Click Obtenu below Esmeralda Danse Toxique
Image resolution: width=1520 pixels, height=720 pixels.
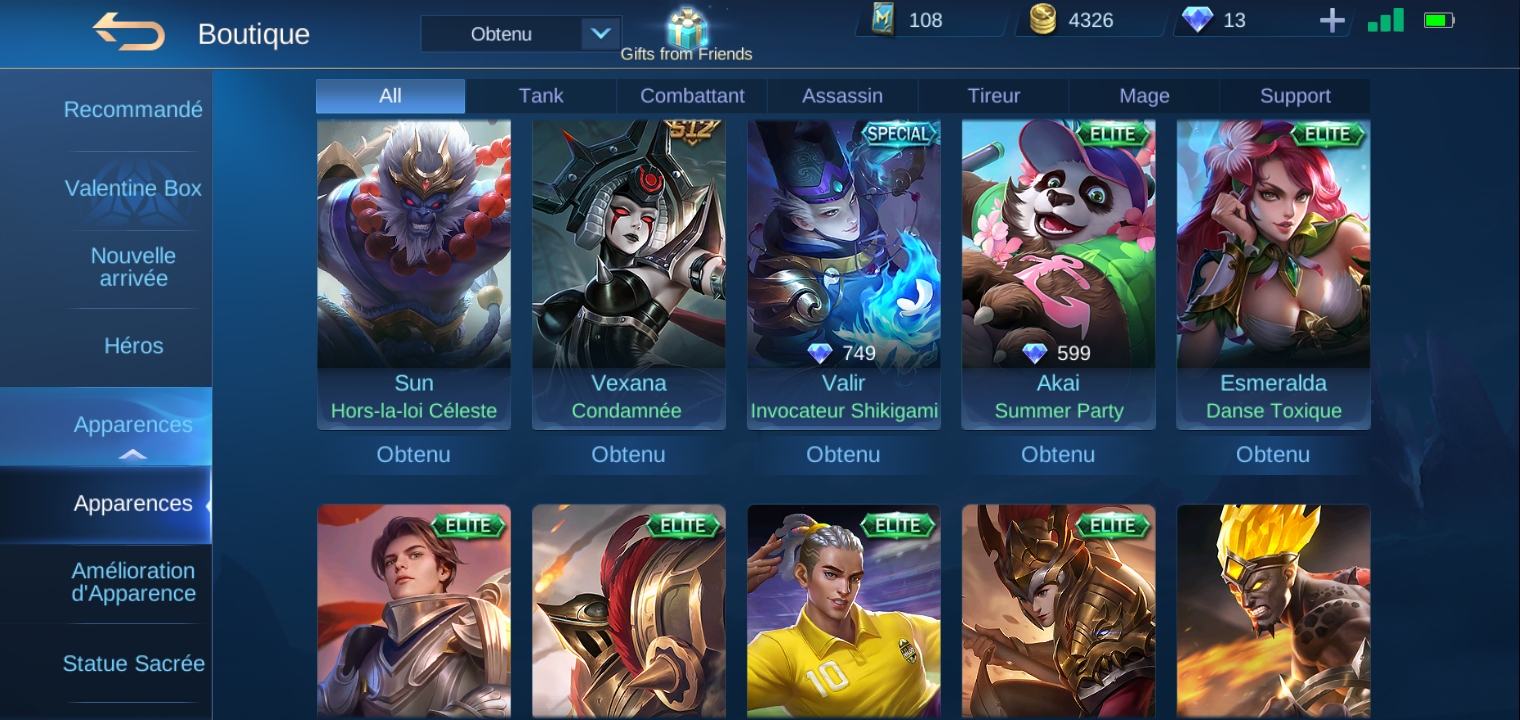tap(1272, 455)
